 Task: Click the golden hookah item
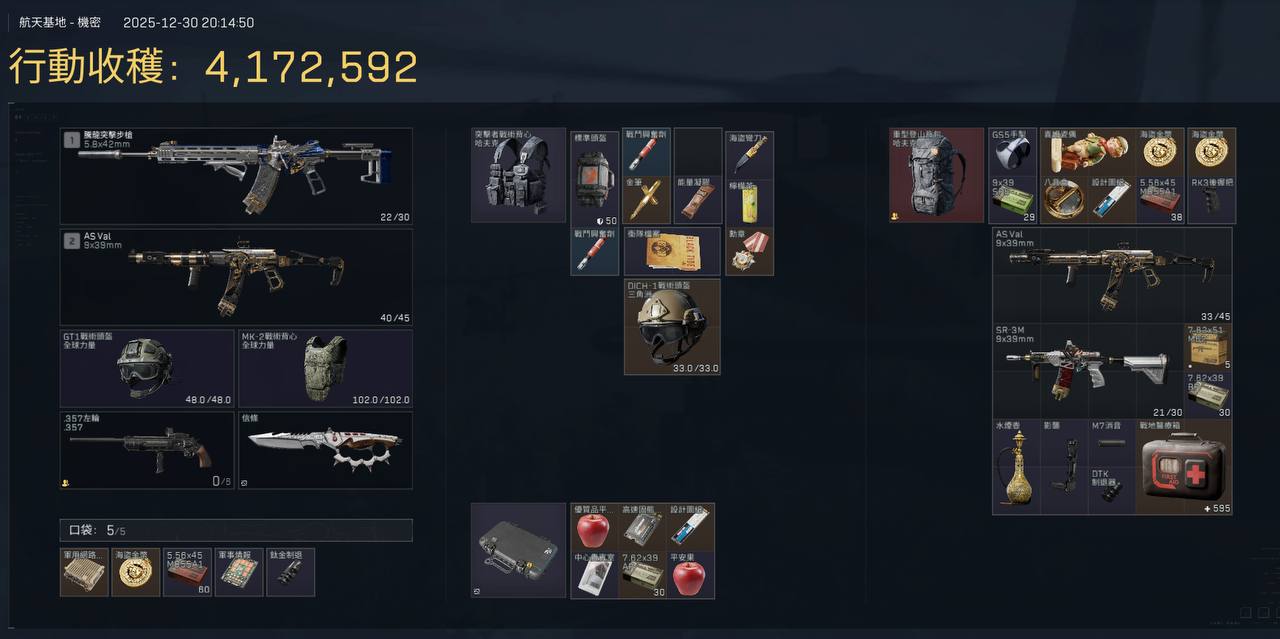[1015, 468]
